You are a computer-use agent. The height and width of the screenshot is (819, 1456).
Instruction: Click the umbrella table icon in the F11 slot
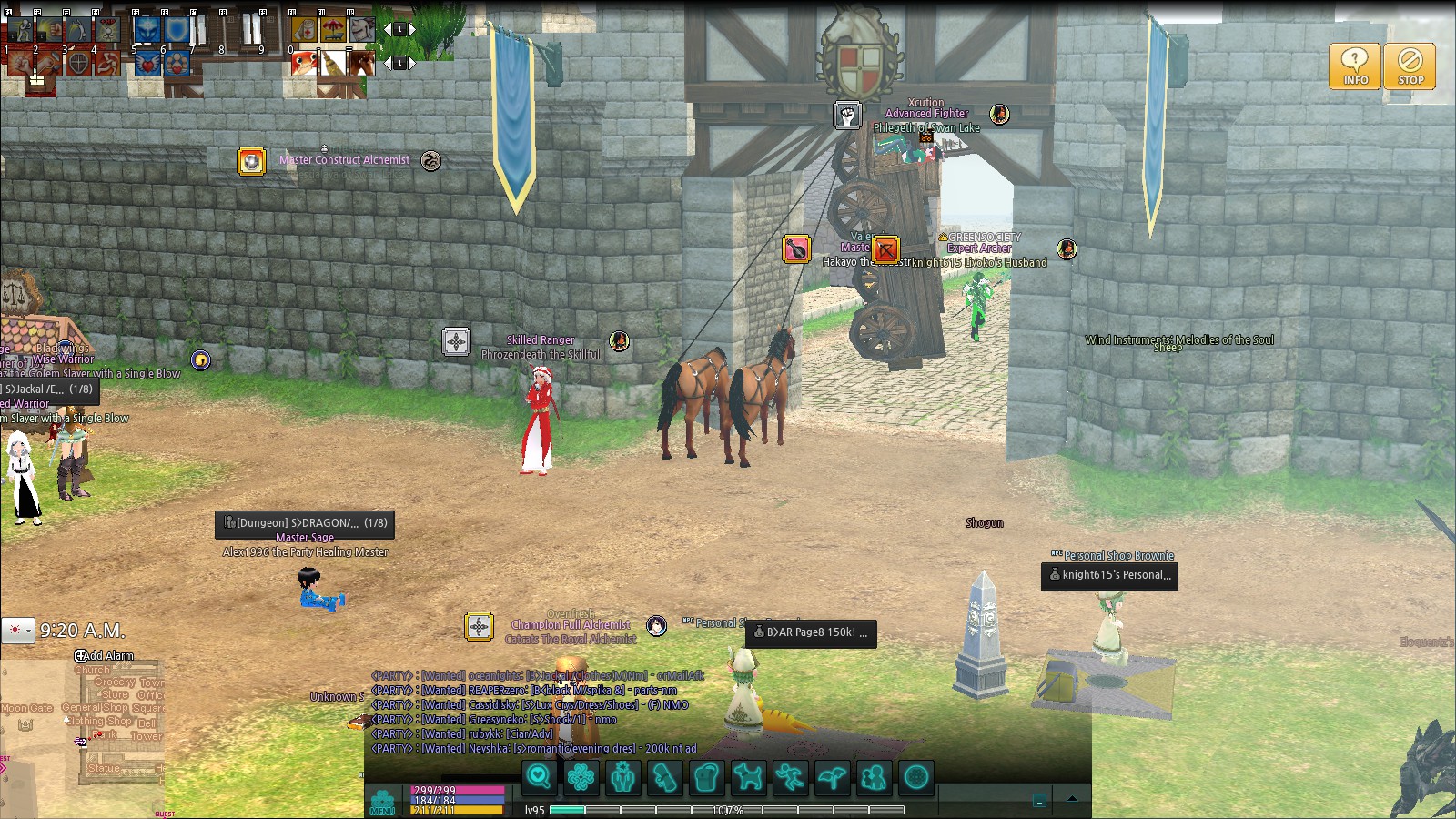332,28
